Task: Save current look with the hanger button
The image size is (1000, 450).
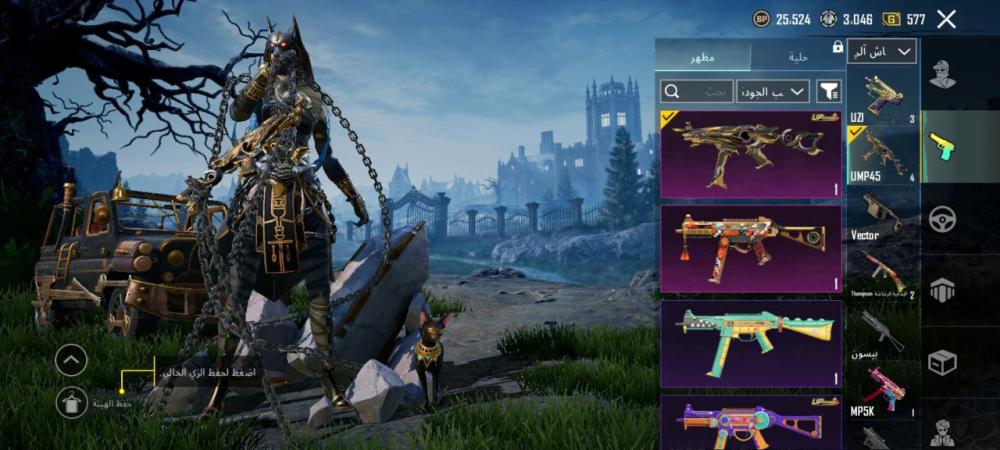Action: pos(71,401)
